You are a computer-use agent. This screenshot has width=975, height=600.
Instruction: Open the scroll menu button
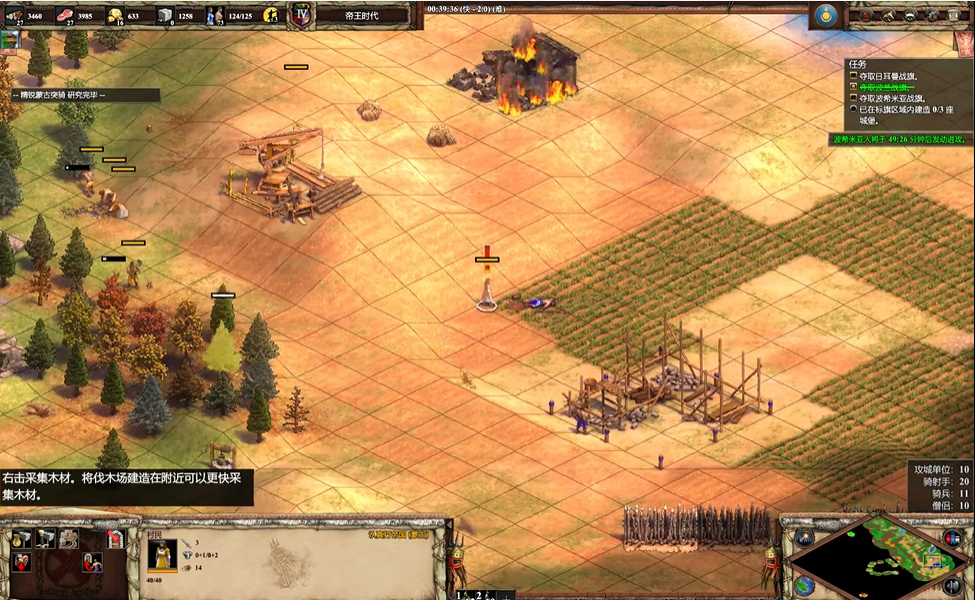pyautogui.click(x=956, y=15)
